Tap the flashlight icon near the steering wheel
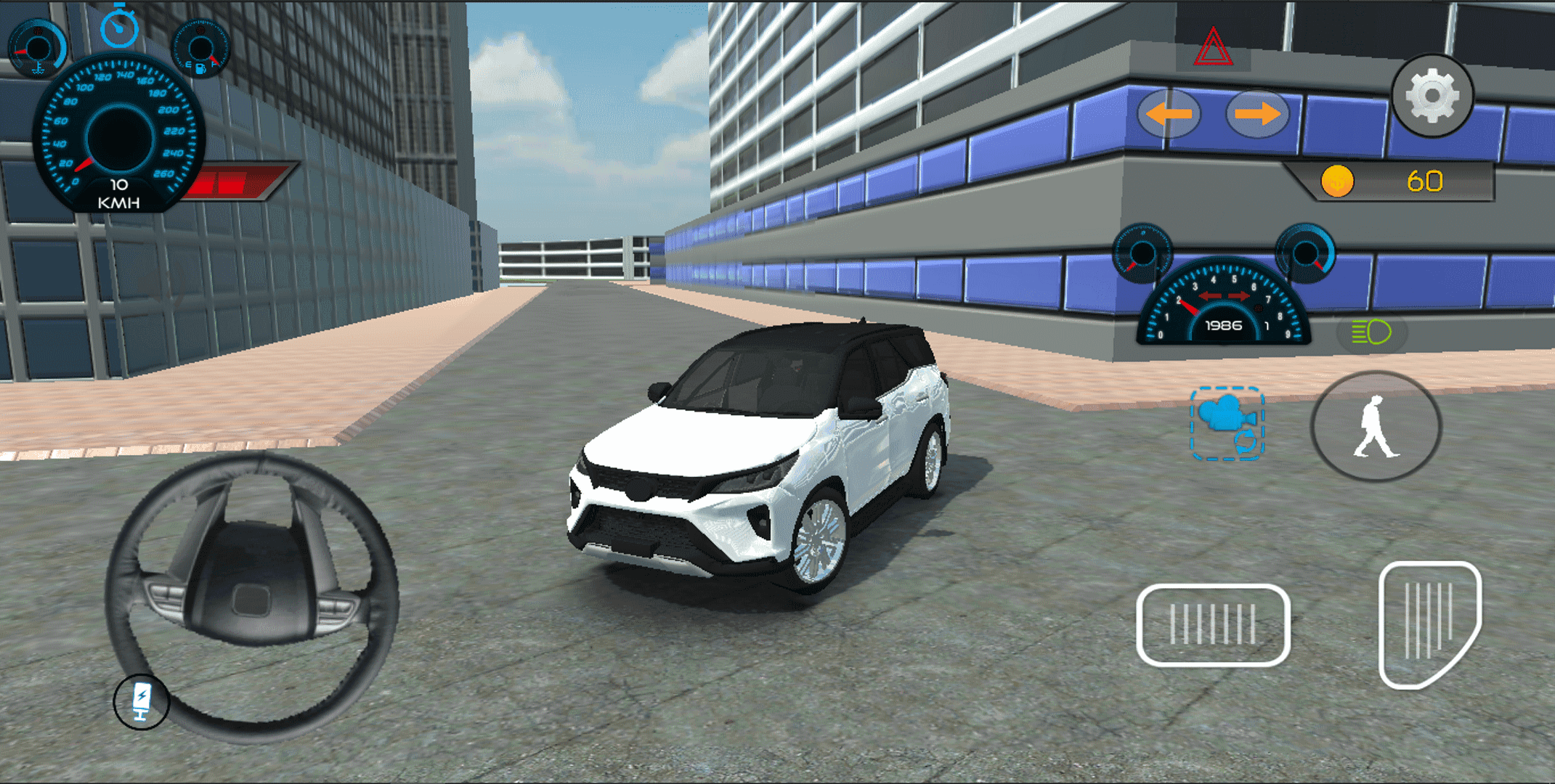The height and width of the screenshot is (784, 1555). coord(143,701)
